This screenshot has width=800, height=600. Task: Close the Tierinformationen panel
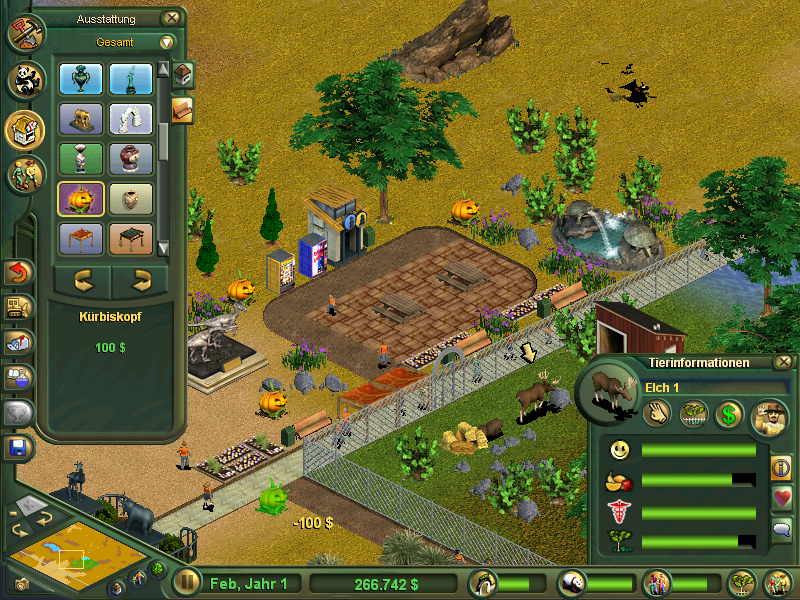(784, 362)
